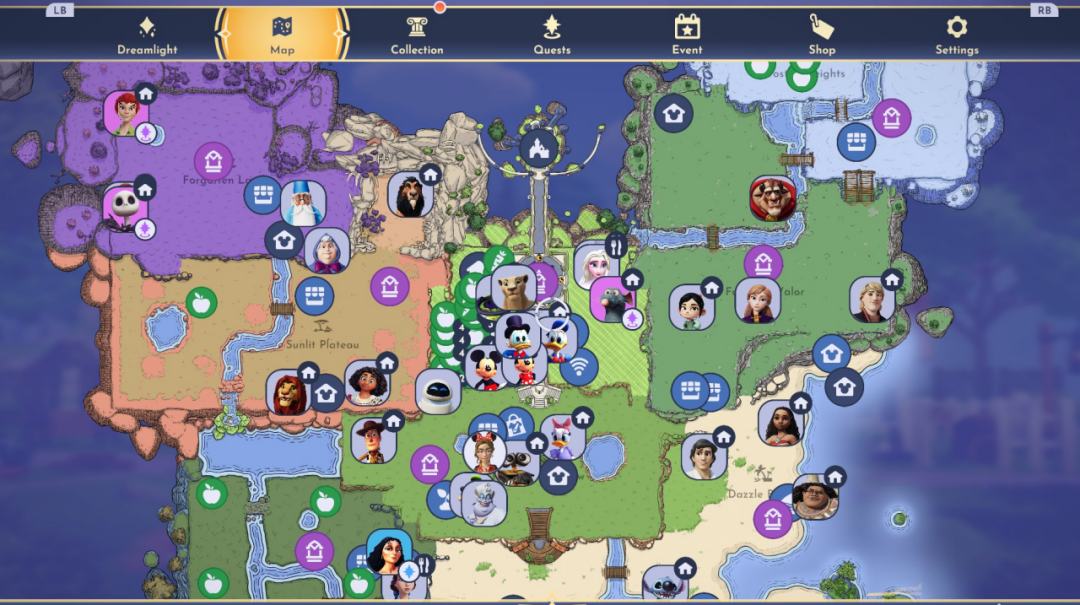Pick Kristoff's character portrait
Screen dimensions: 1080x605
click(x=872, y=299)
